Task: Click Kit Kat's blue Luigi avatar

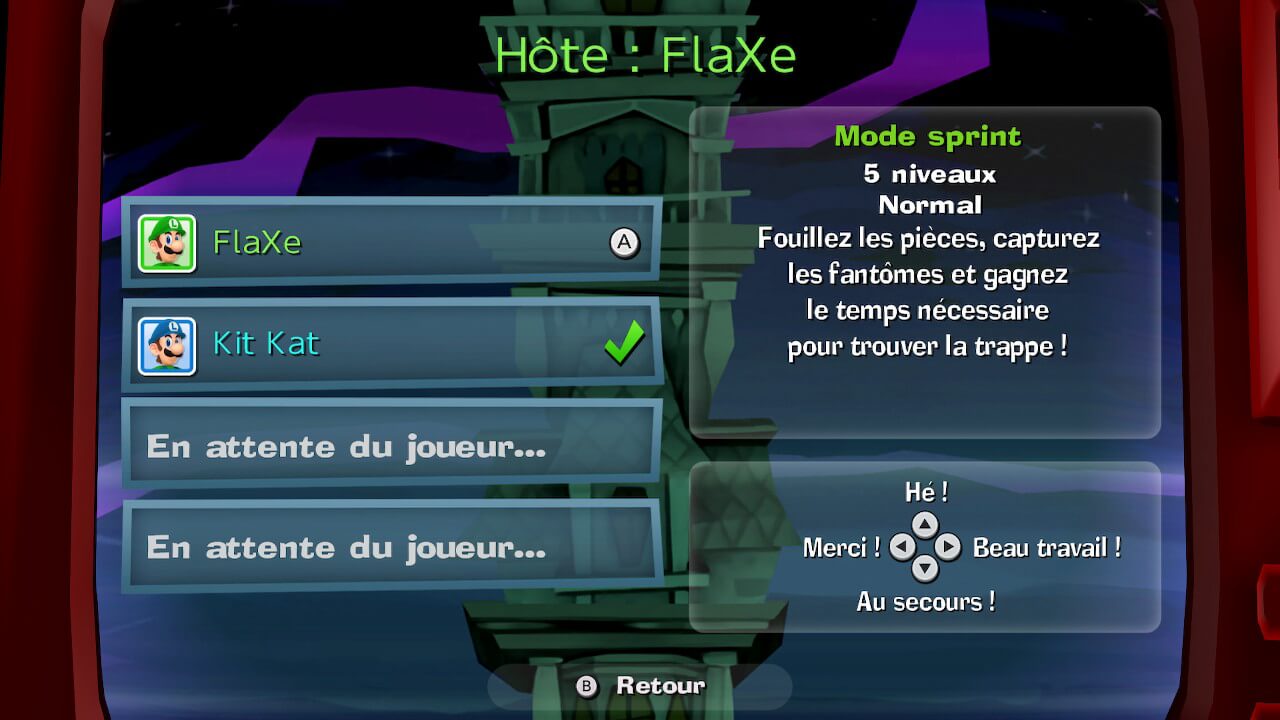Action: pos(167,345)
